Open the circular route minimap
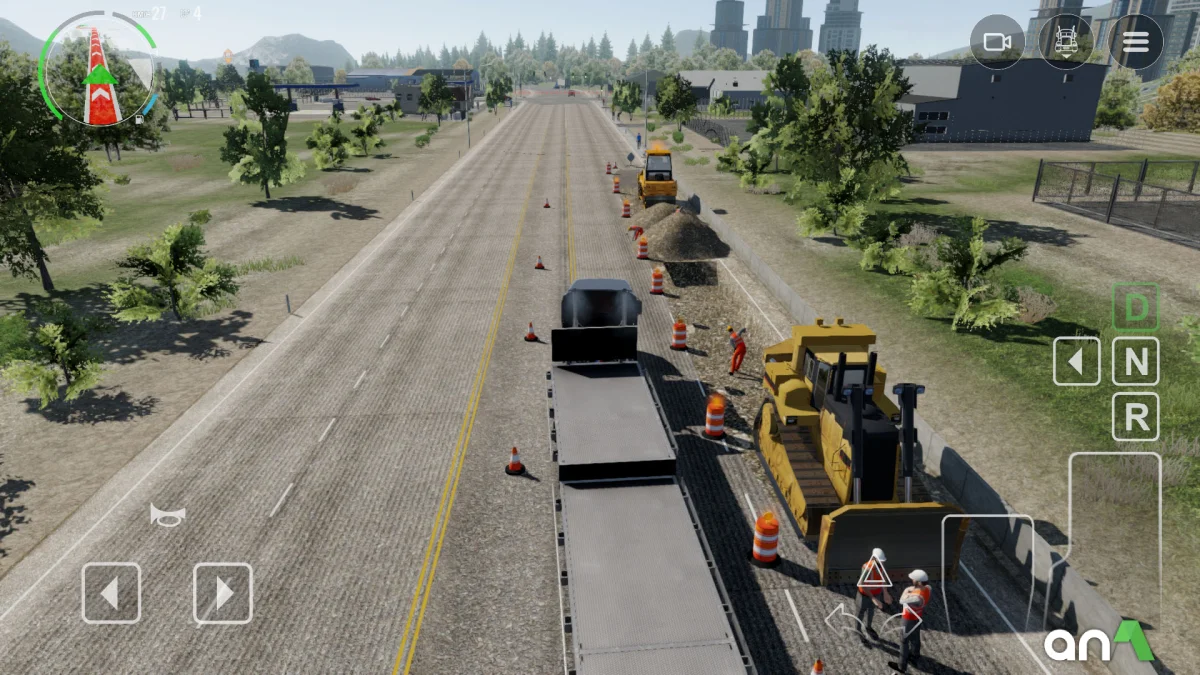 [97, 68]
